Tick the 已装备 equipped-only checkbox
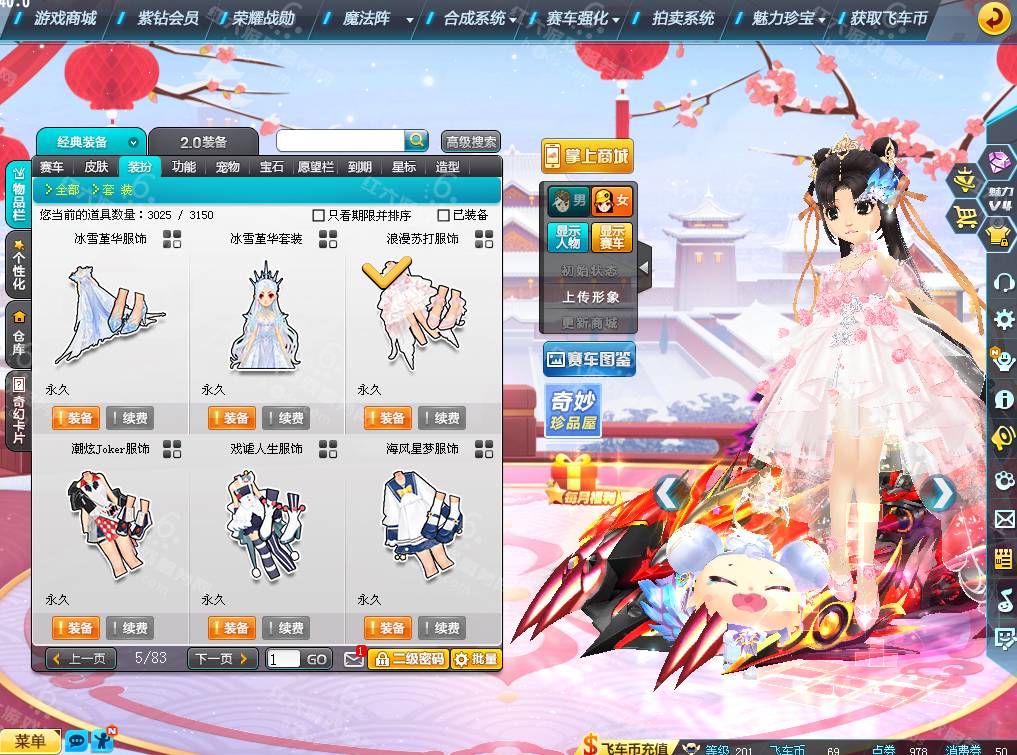The image size is (1017, 755). coord(444,215)
